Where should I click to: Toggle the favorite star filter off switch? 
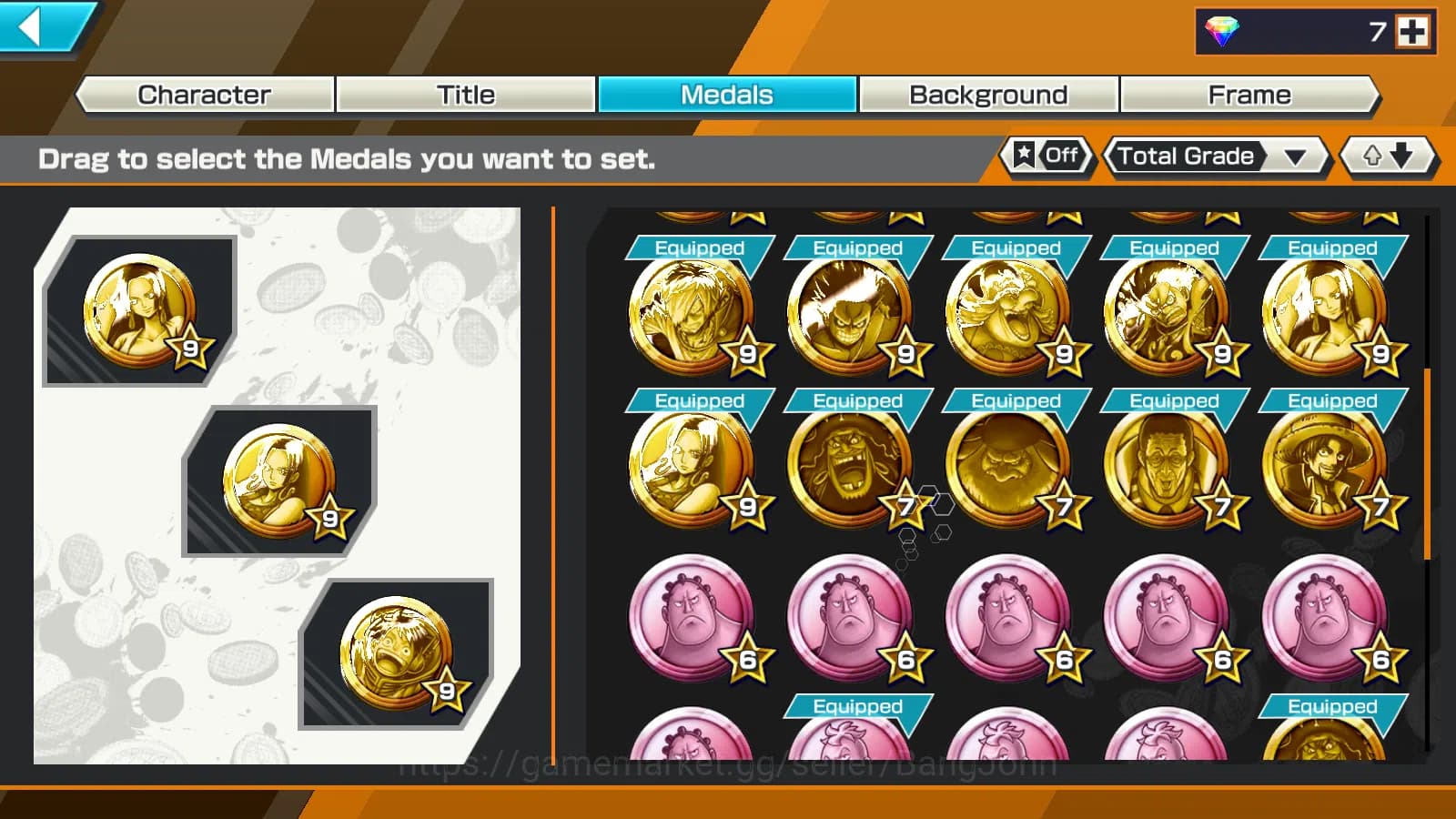1046,156
